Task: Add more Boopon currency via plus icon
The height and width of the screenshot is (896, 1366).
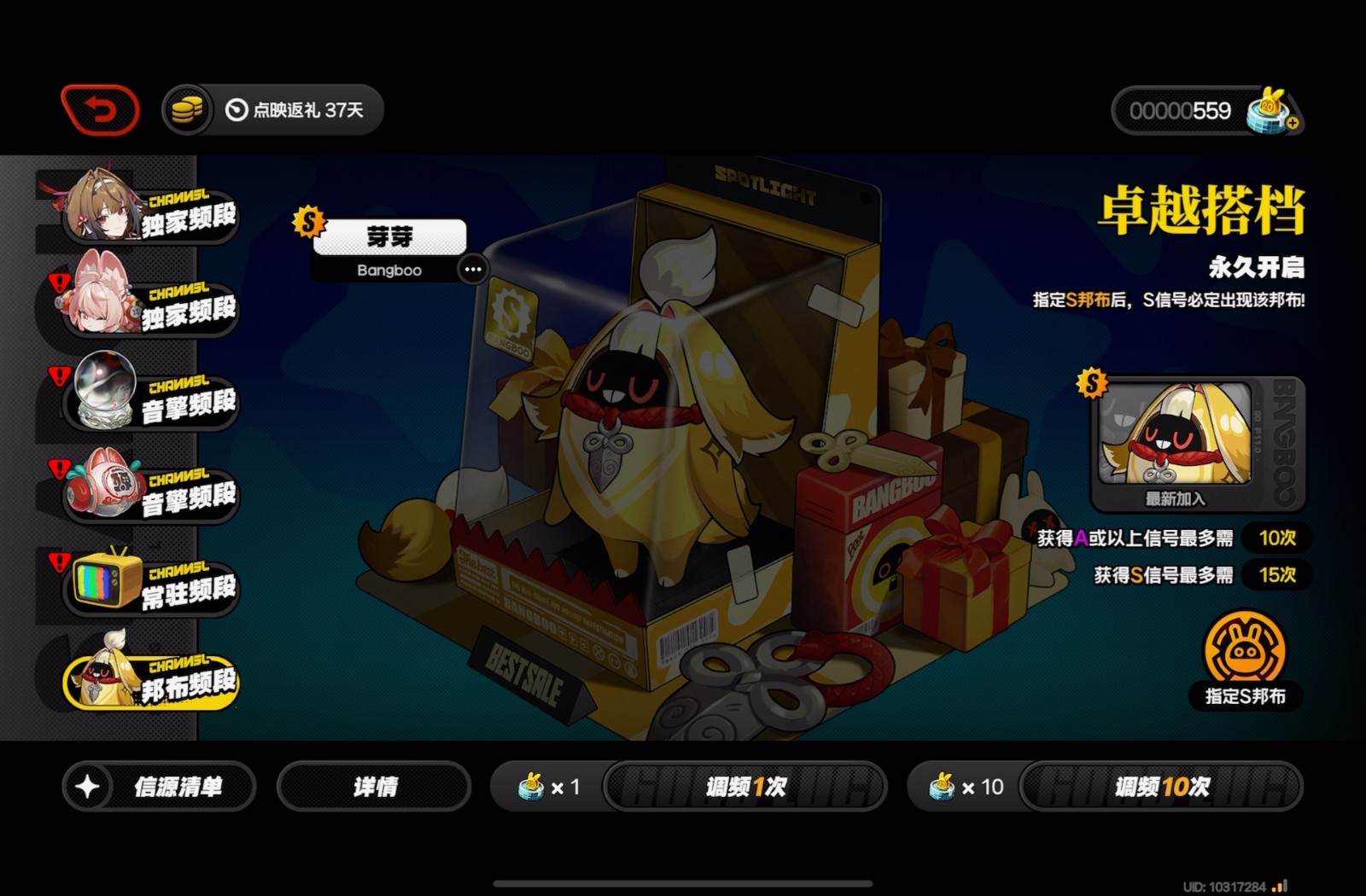Action: click(x=1293, y=124)
